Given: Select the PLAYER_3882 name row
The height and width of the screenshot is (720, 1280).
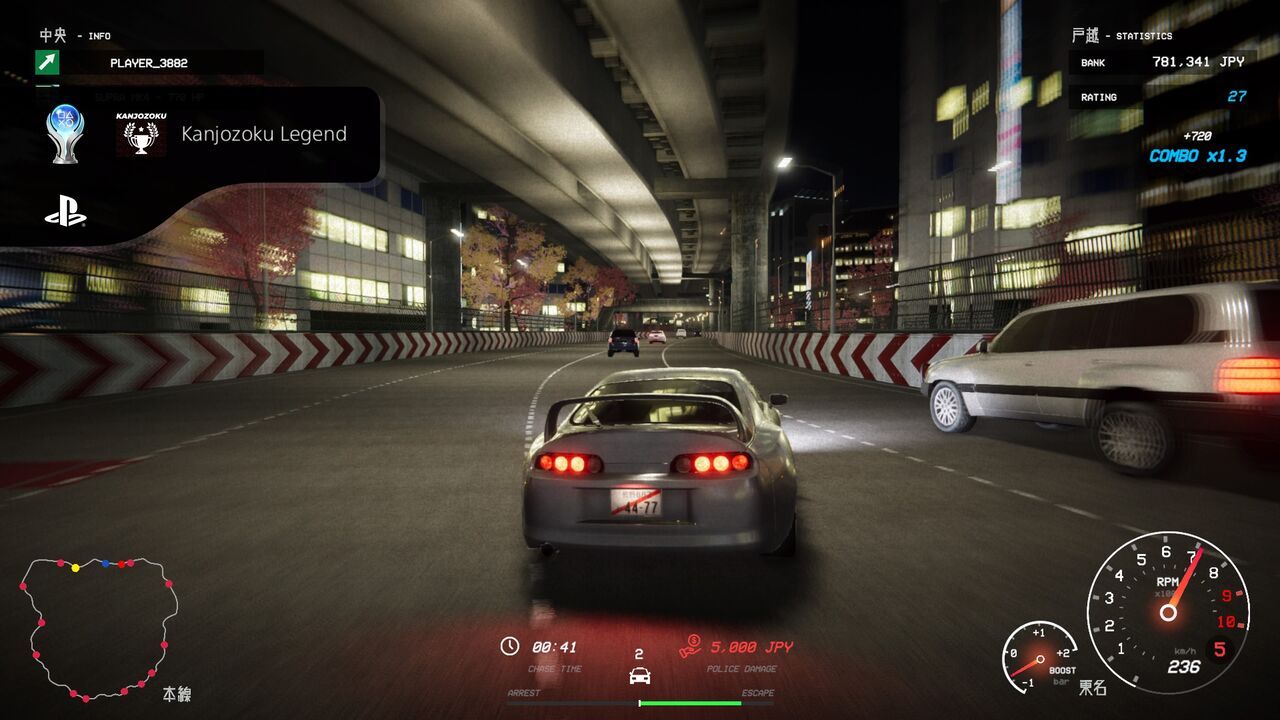Looking at the screenshot, I should click(x=149, y=63).
